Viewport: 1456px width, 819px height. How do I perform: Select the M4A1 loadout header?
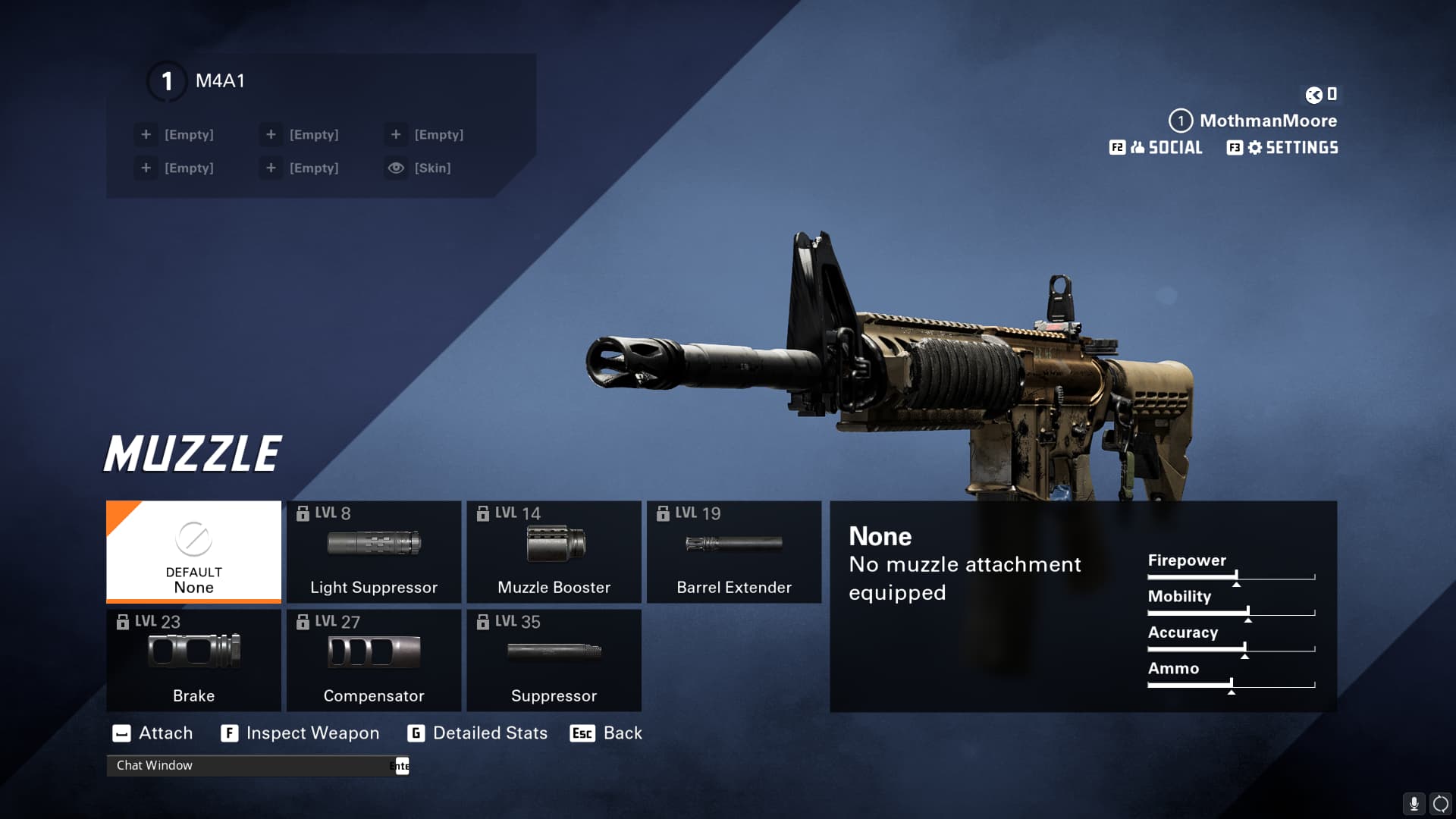(220, 81)
